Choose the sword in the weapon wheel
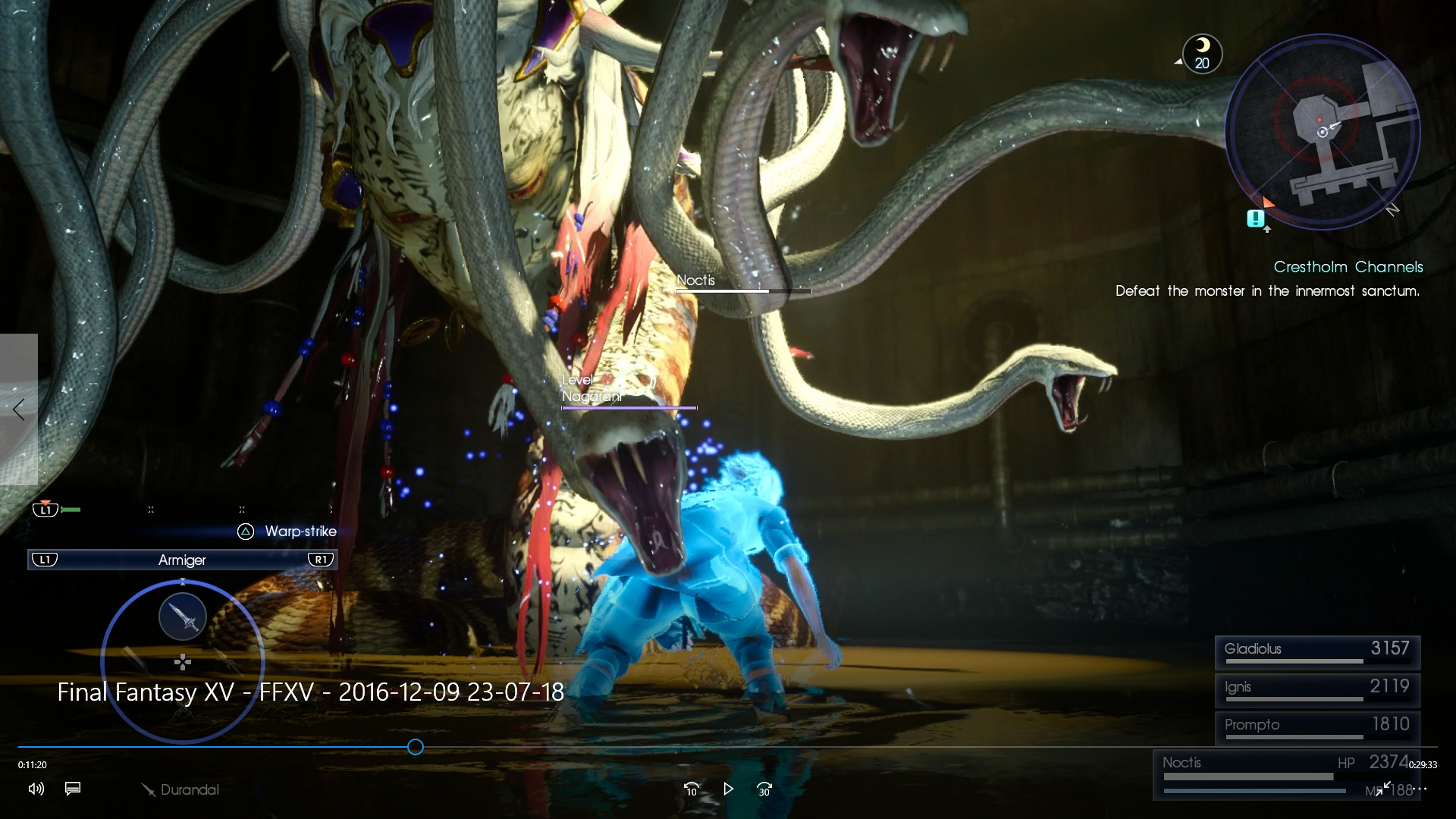 (183, 617)
